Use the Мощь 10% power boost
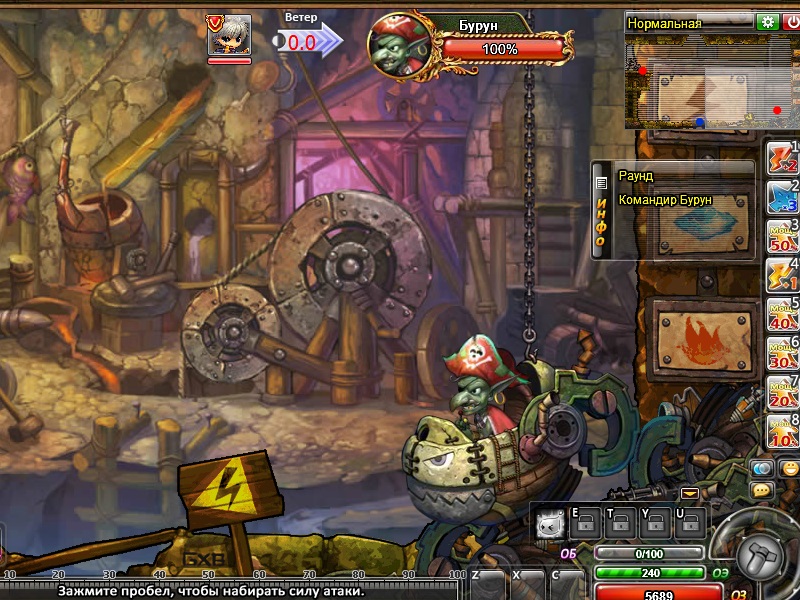Screen dimensions: 800x600 tap(780, 432)
